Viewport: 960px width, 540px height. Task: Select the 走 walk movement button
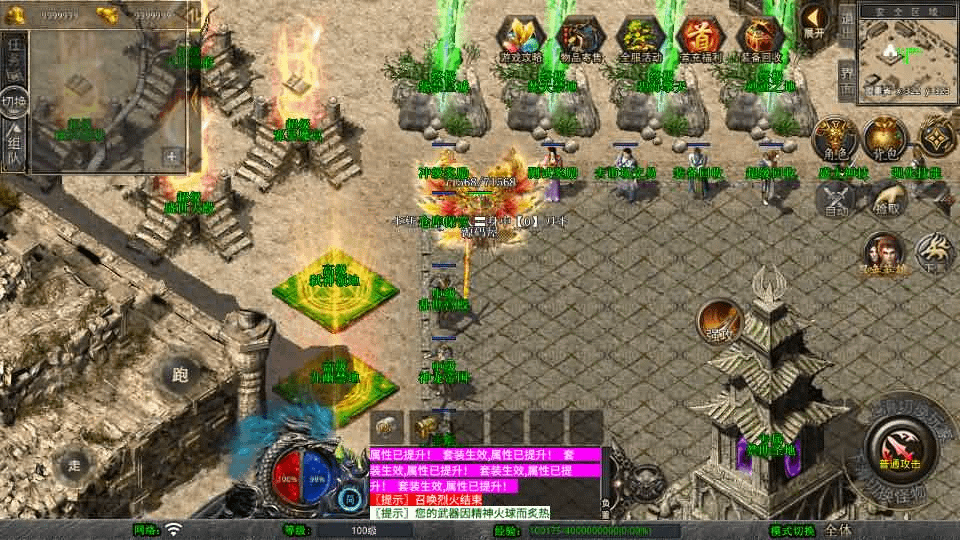click(74, 463)
